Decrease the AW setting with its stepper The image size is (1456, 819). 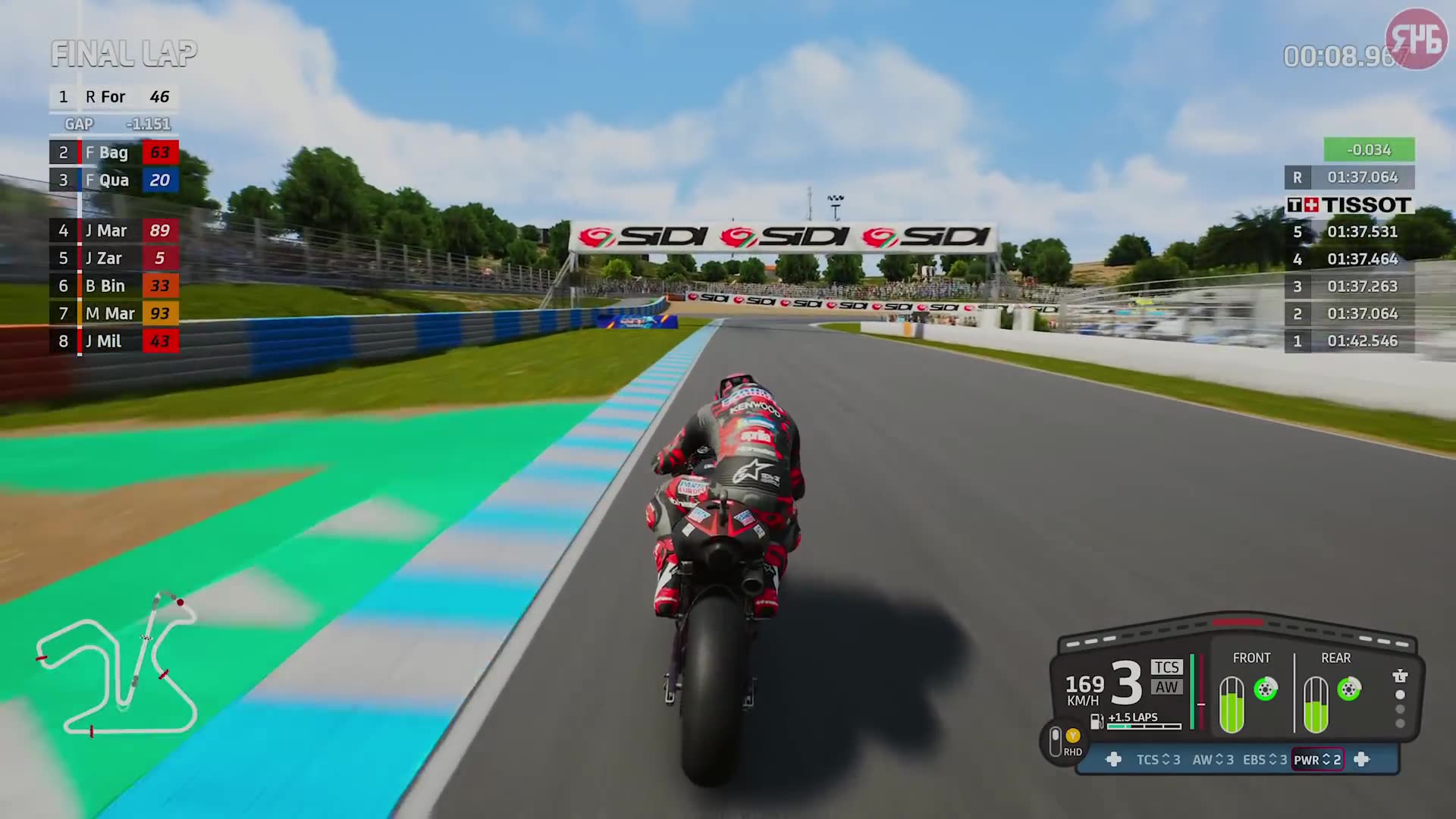(x=1218, y=760)
